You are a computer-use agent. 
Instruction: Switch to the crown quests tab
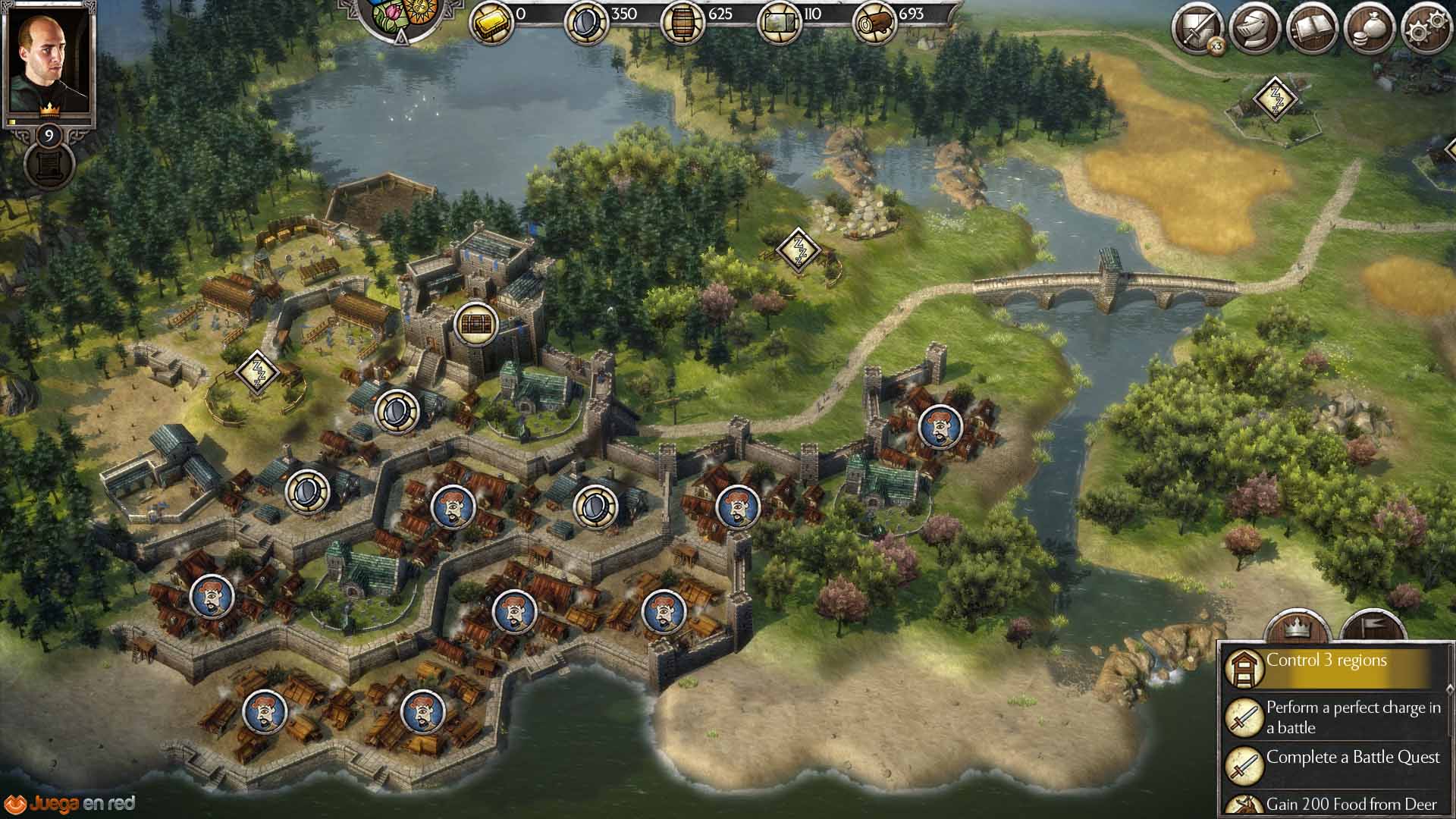tap(1301, 628)
